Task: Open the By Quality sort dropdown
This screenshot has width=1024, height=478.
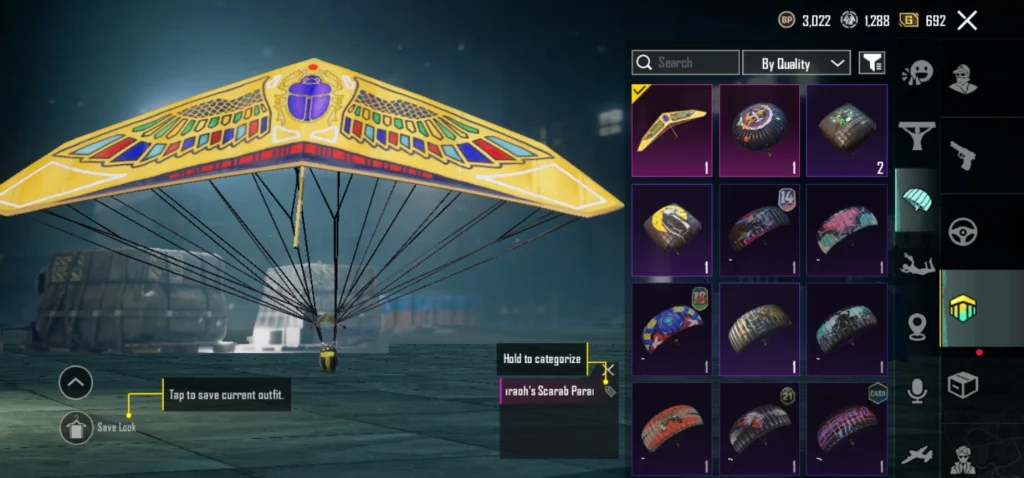Action: (x=796, y=63)
